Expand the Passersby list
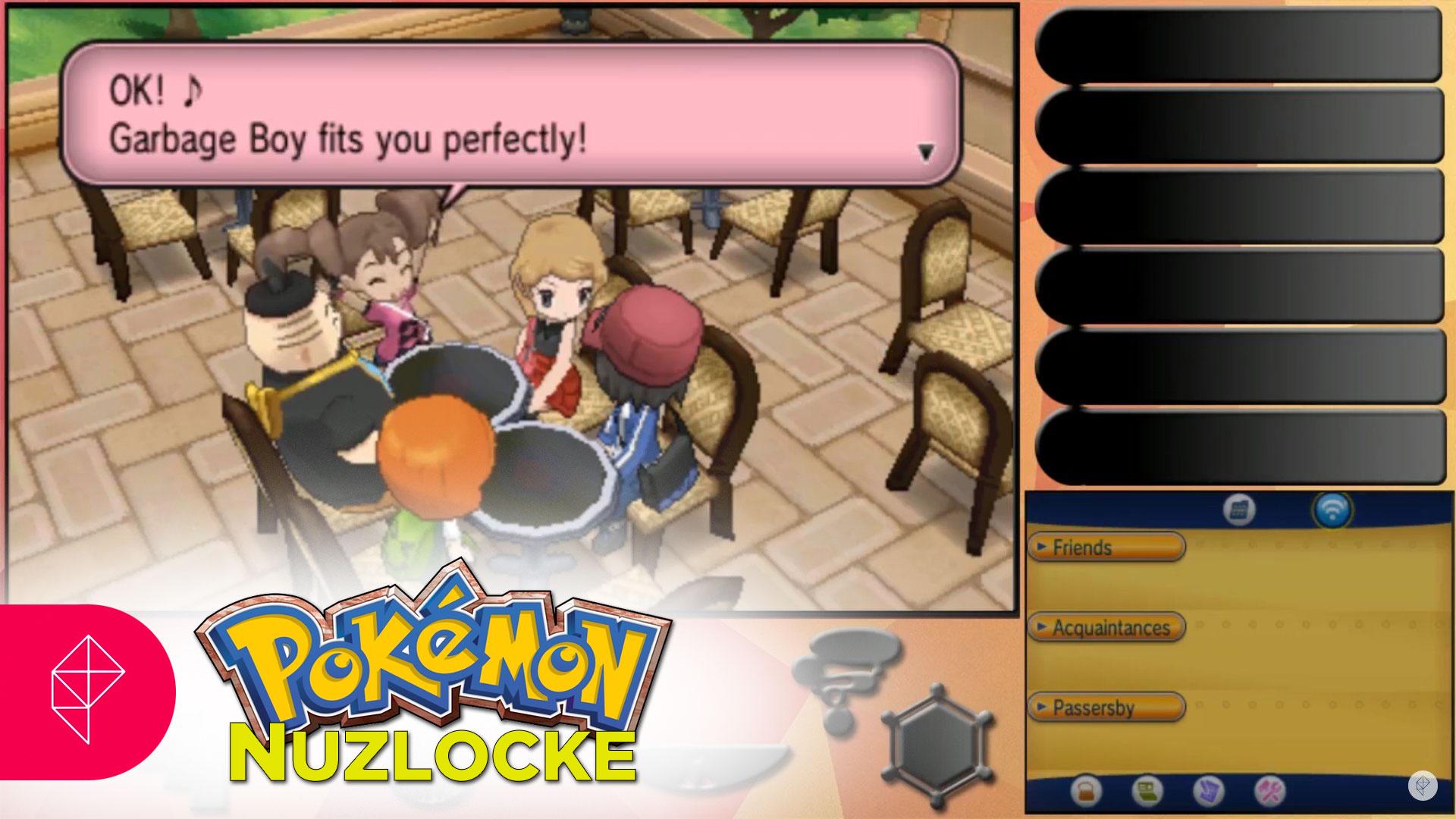Screen dimensions: 1456x819 1106,708
